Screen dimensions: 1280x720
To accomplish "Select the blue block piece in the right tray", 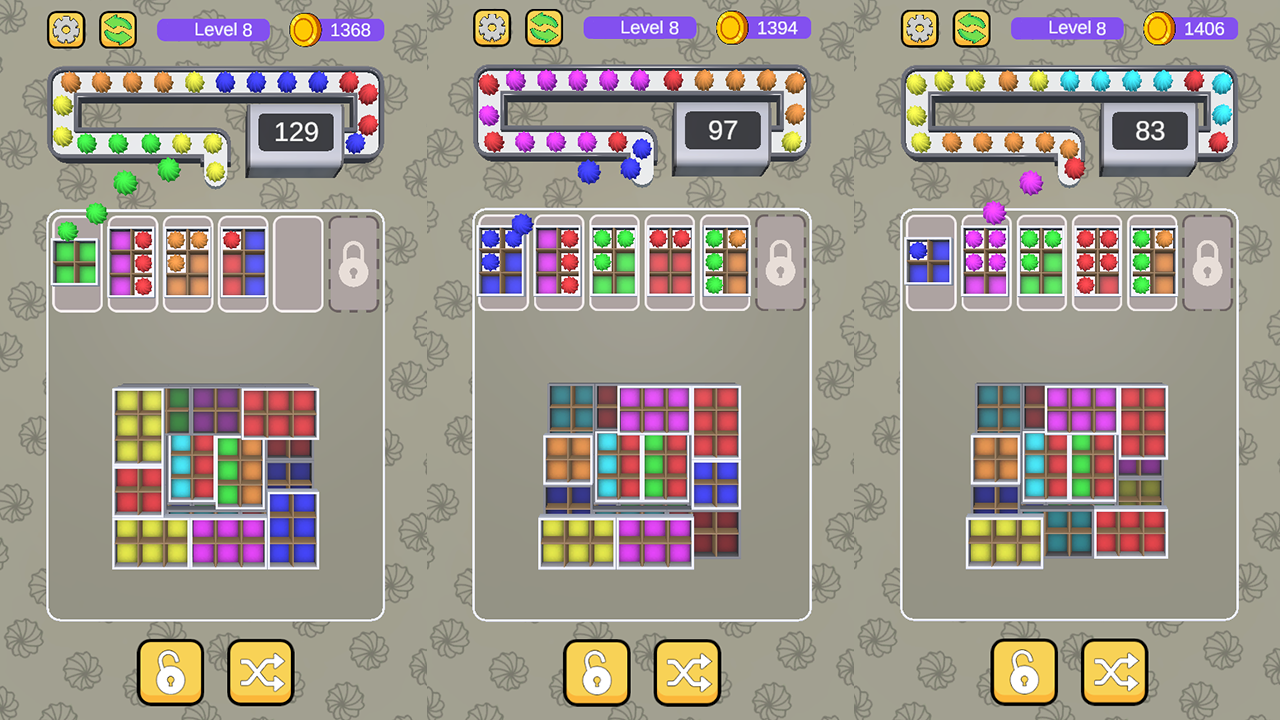I will (x=928, y=263).
